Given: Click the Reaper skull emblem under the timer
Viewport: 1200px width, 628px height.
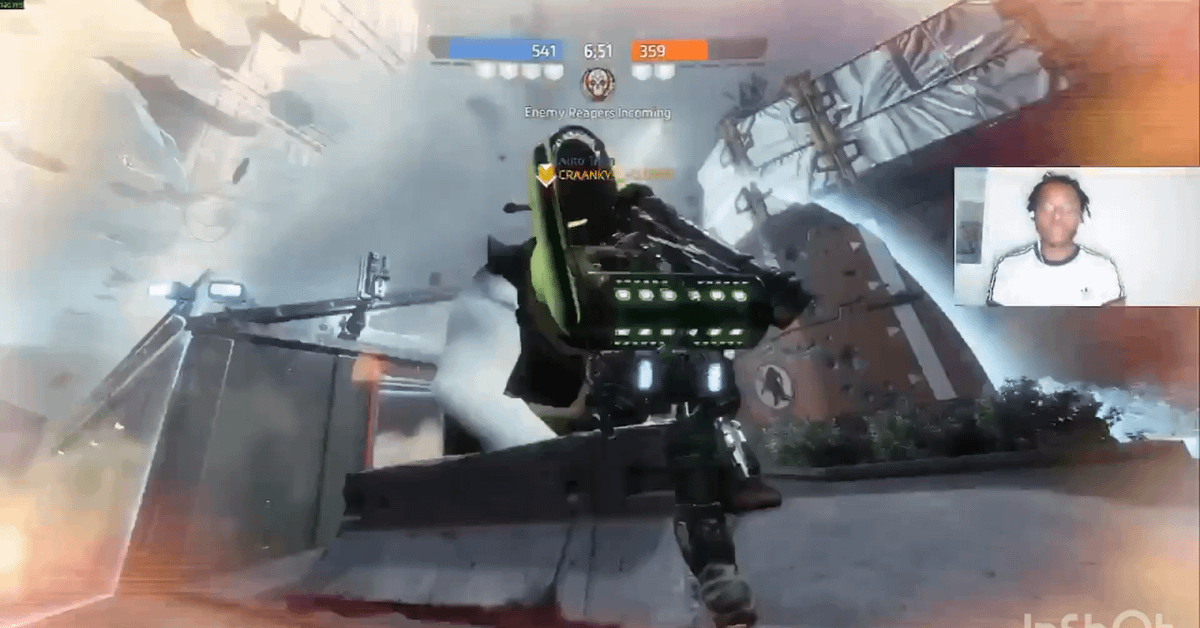Looking at the screenshot, I should tap(598, 83).
